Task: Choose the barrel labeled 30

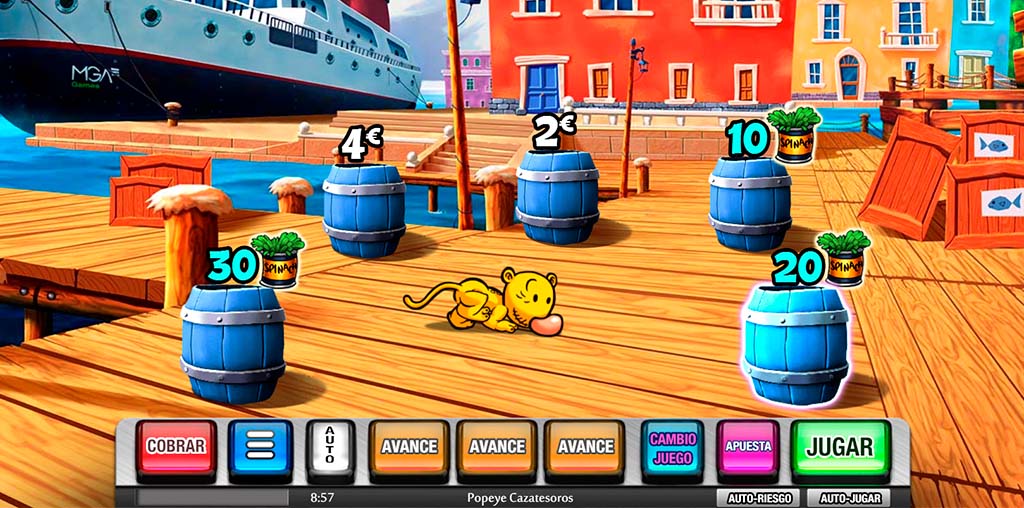Action: coord(233,342)
